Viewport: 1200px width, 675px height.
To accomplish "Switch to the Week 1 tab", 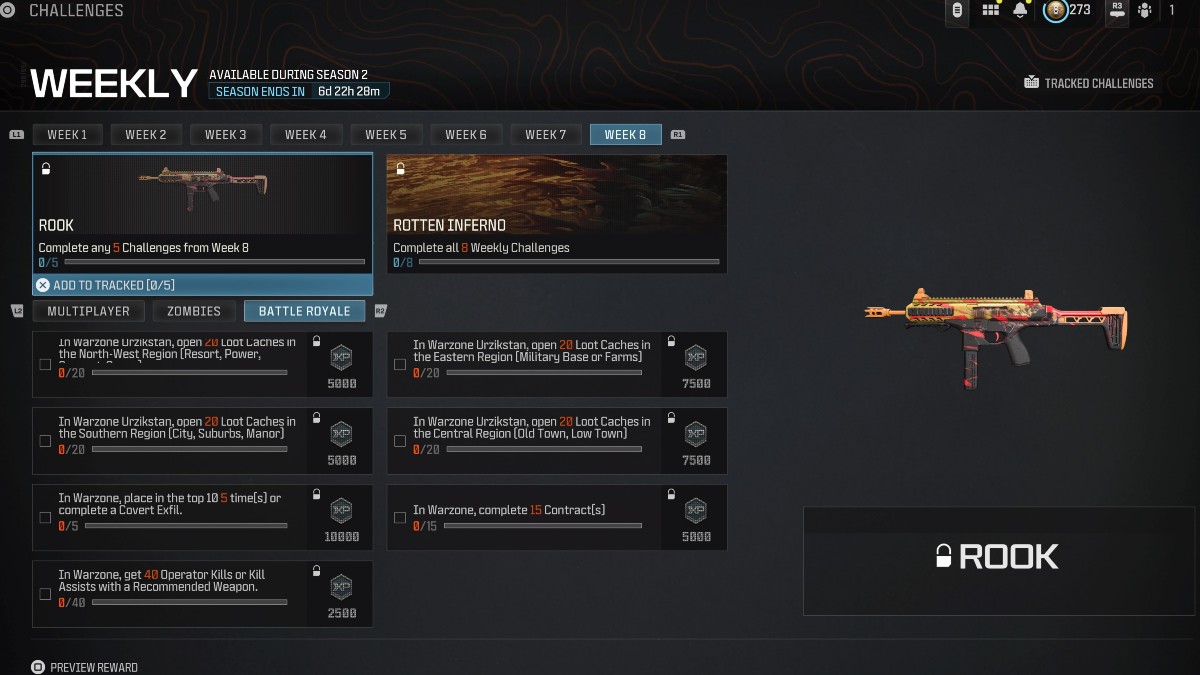I will (67, 135).
